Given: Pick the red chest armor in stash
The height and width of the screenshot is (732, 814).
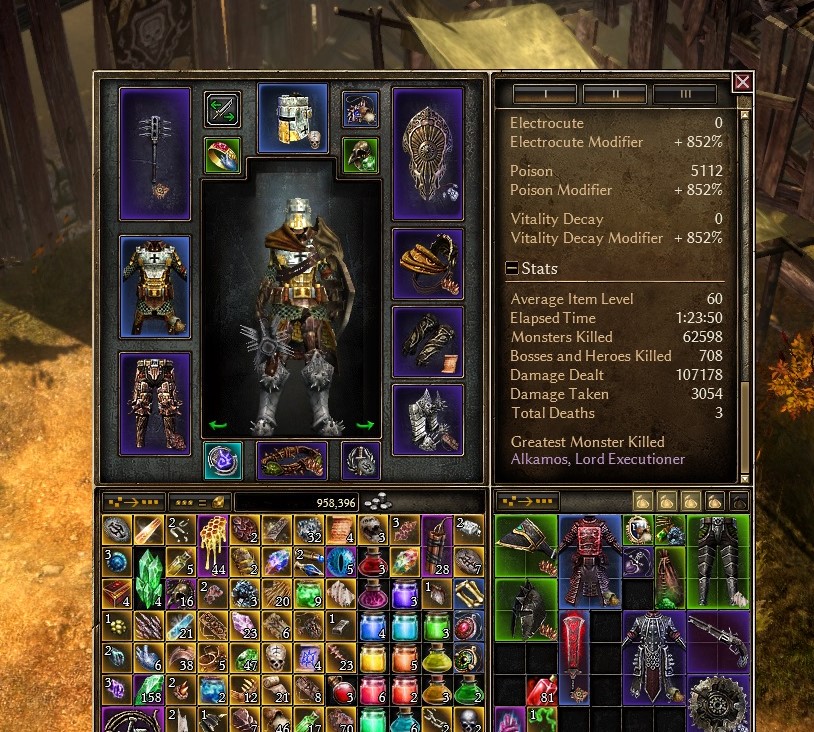Looking at the screenshot, I should point(589,560).
